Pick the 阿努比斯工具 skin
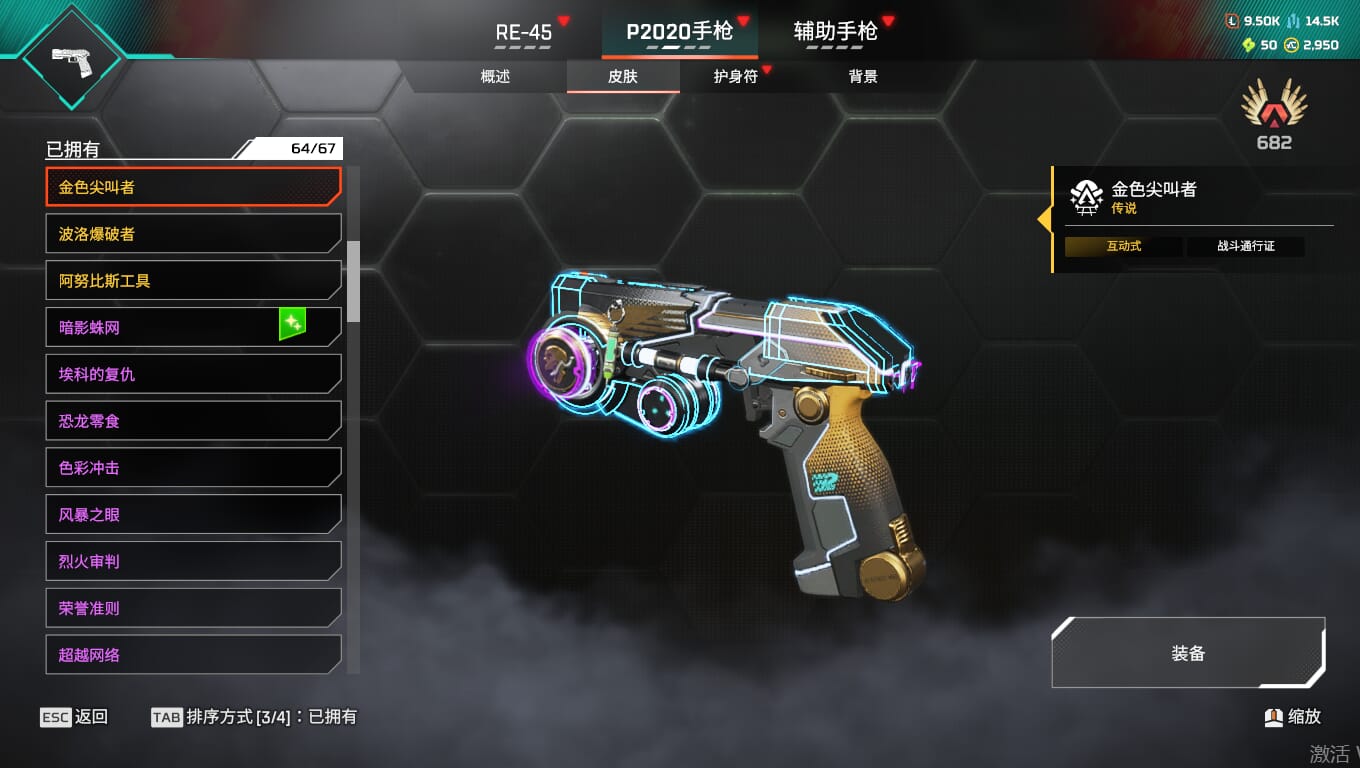1360x768 pixels. [193, 281]
